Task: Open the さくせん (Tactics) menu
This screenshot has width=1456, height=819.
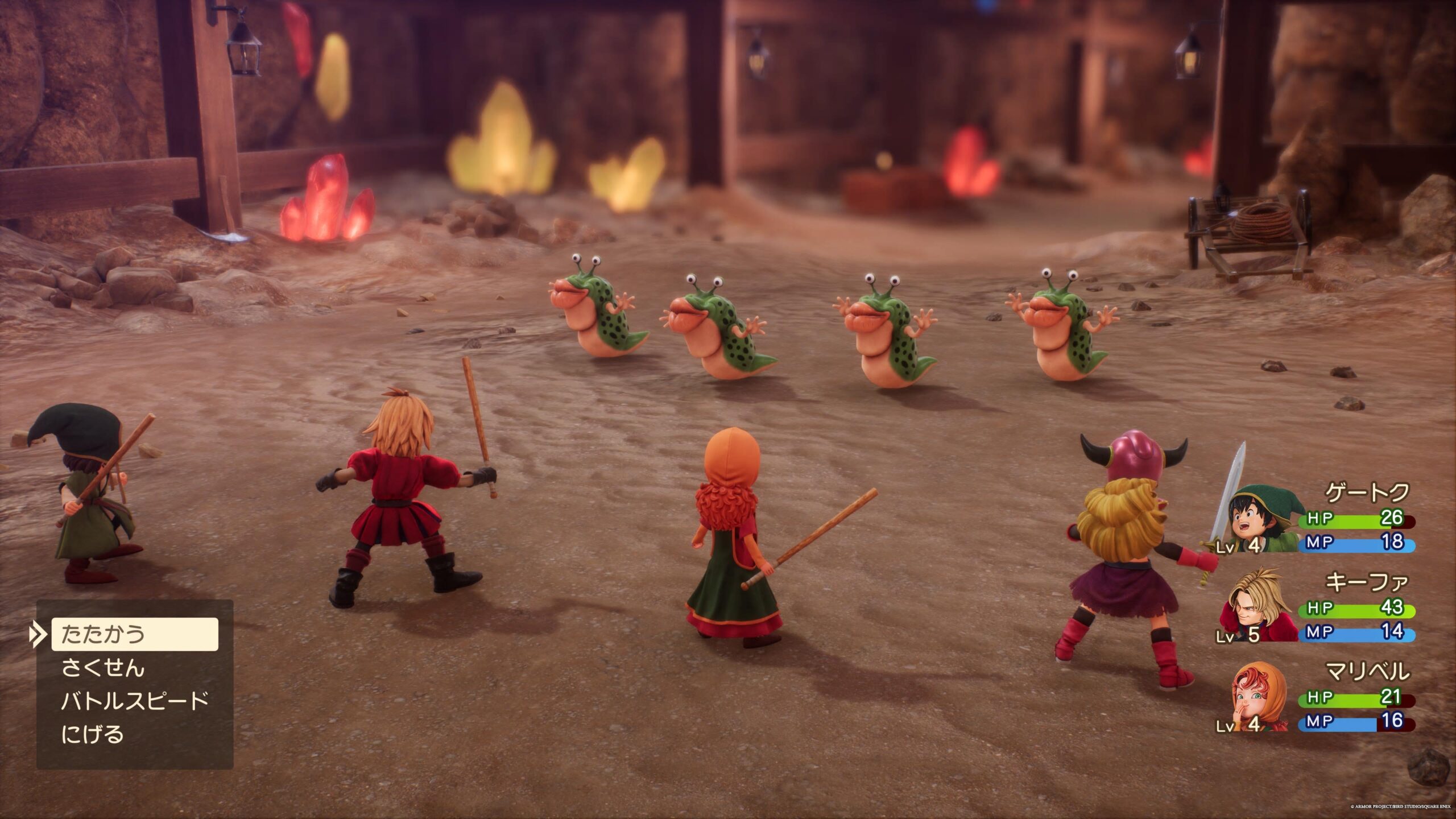Action: click(x=103, y=668)
